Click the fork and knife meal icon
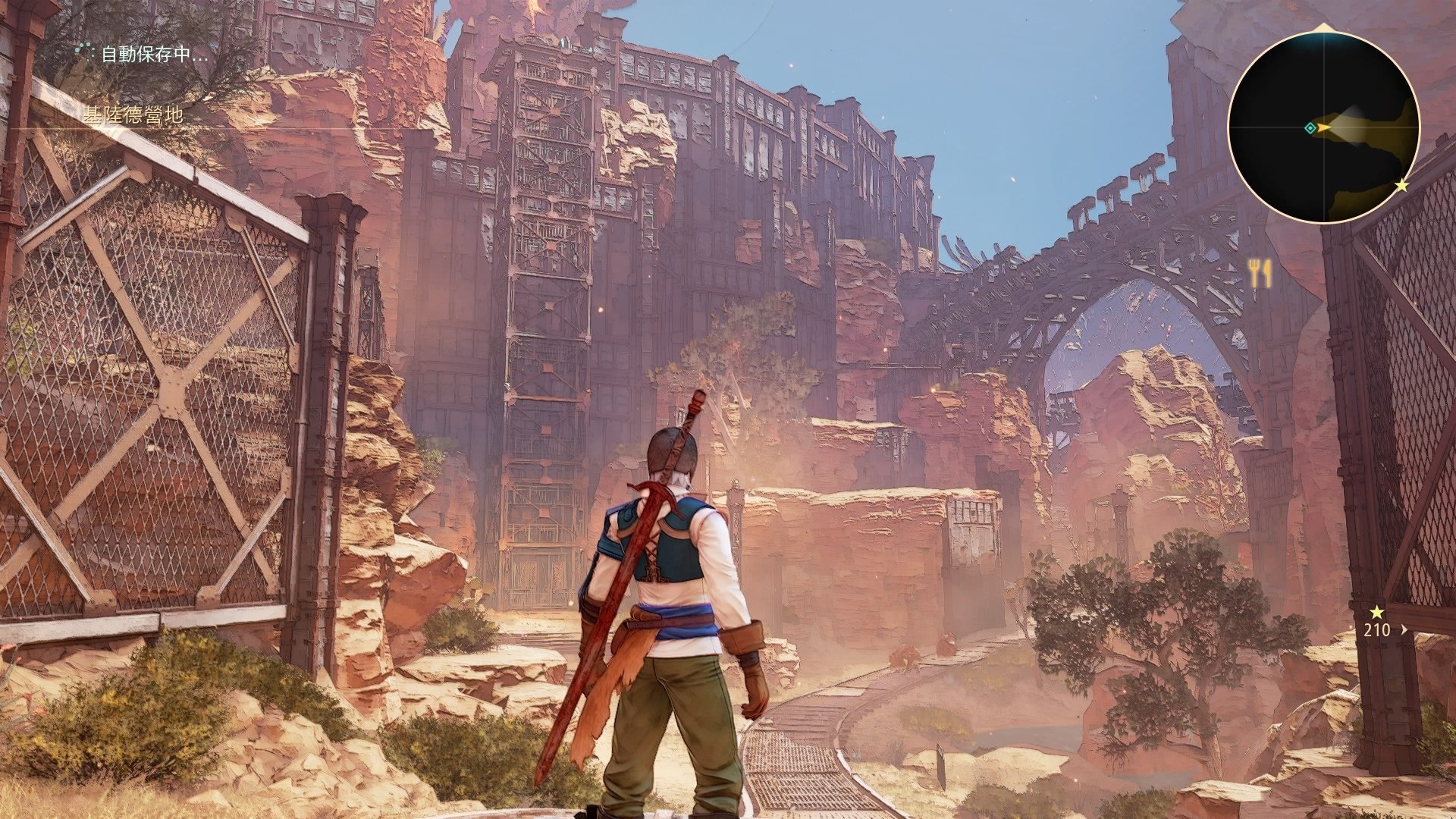Viewport: 1456px width, 819px height. pyautogui.click(x=1260, y=273)
